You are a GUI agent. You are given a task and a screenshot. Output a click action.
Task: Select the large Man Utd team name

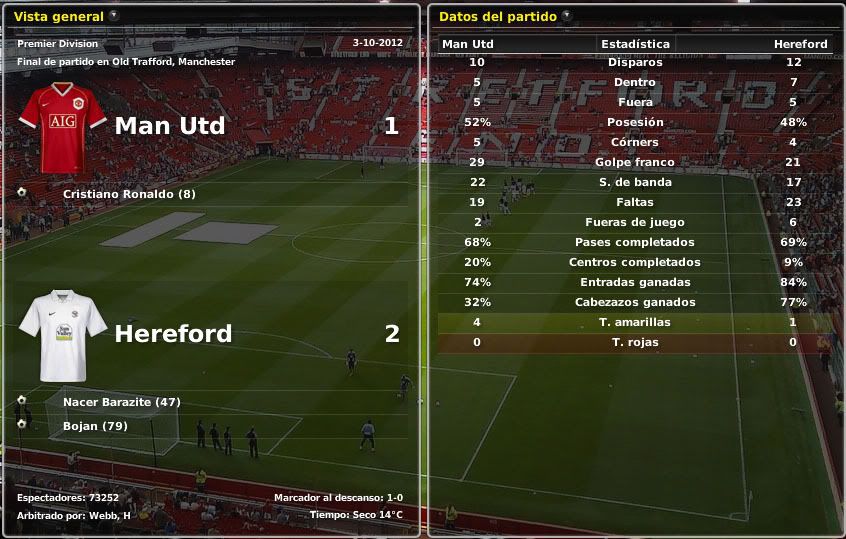pos(170,126)
